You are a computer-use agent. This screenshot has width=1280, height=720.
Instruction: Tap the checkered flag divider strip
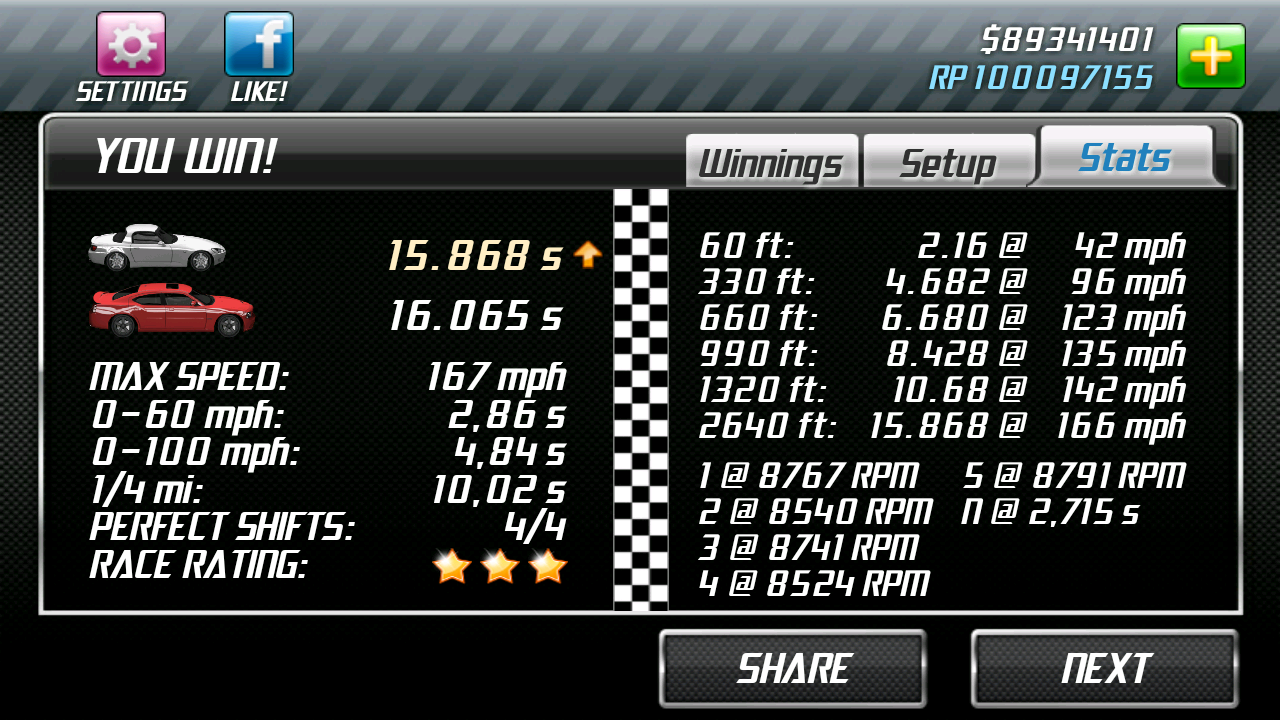[640, 400]
